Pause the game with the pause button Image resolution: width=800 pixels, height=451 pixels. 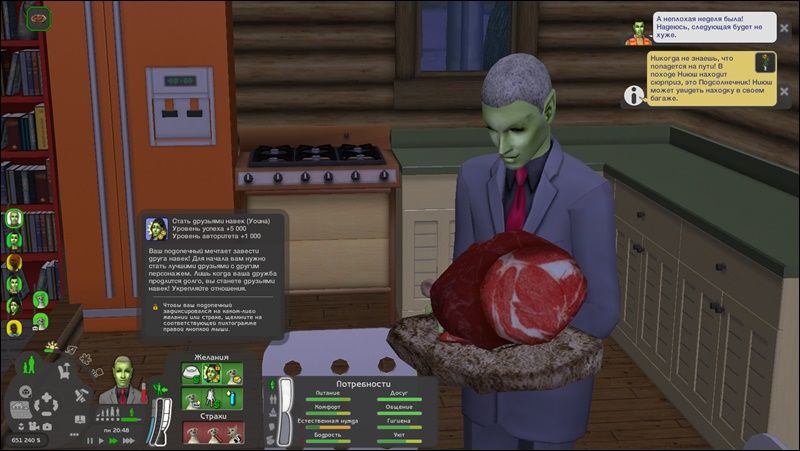click(90, 439)
